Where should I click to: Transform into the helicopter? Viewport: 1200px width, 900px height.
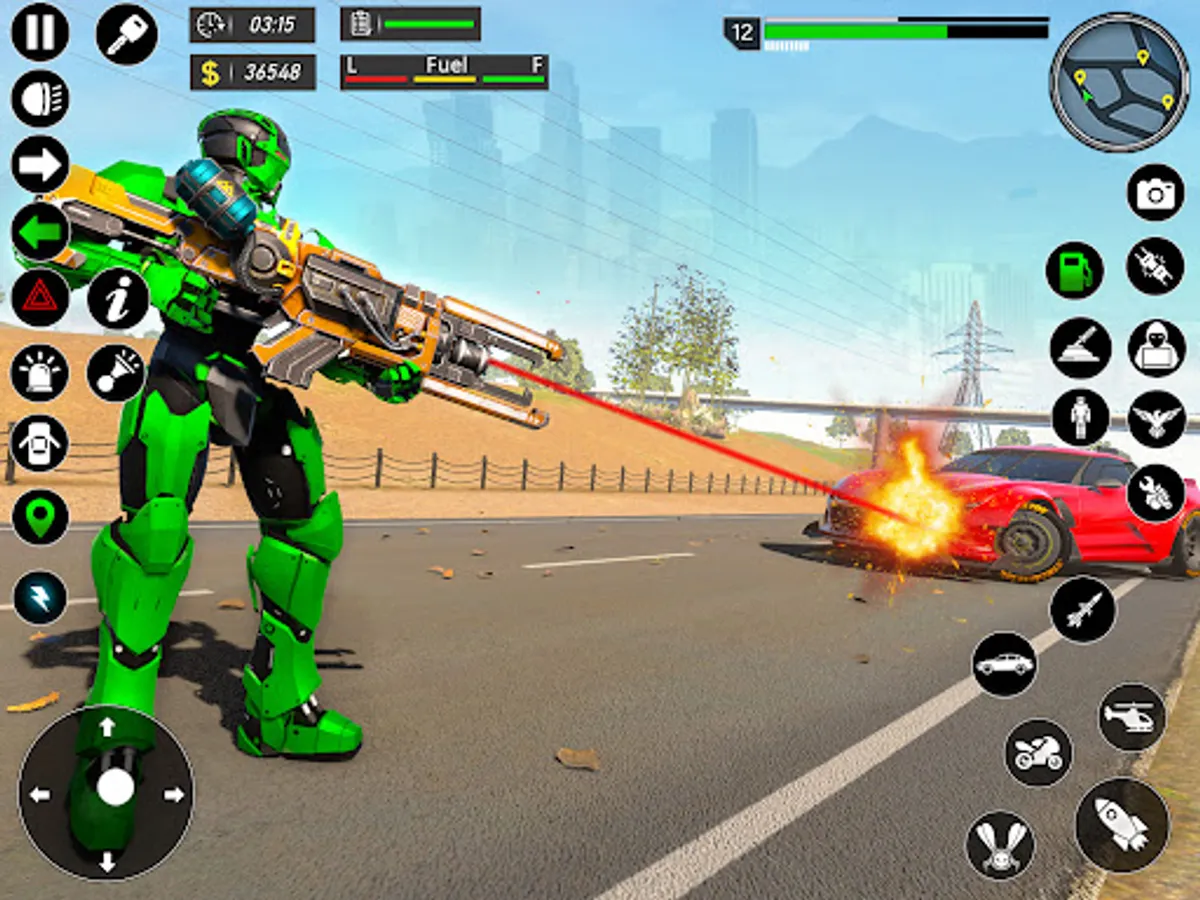click(x=1132, y=716)
